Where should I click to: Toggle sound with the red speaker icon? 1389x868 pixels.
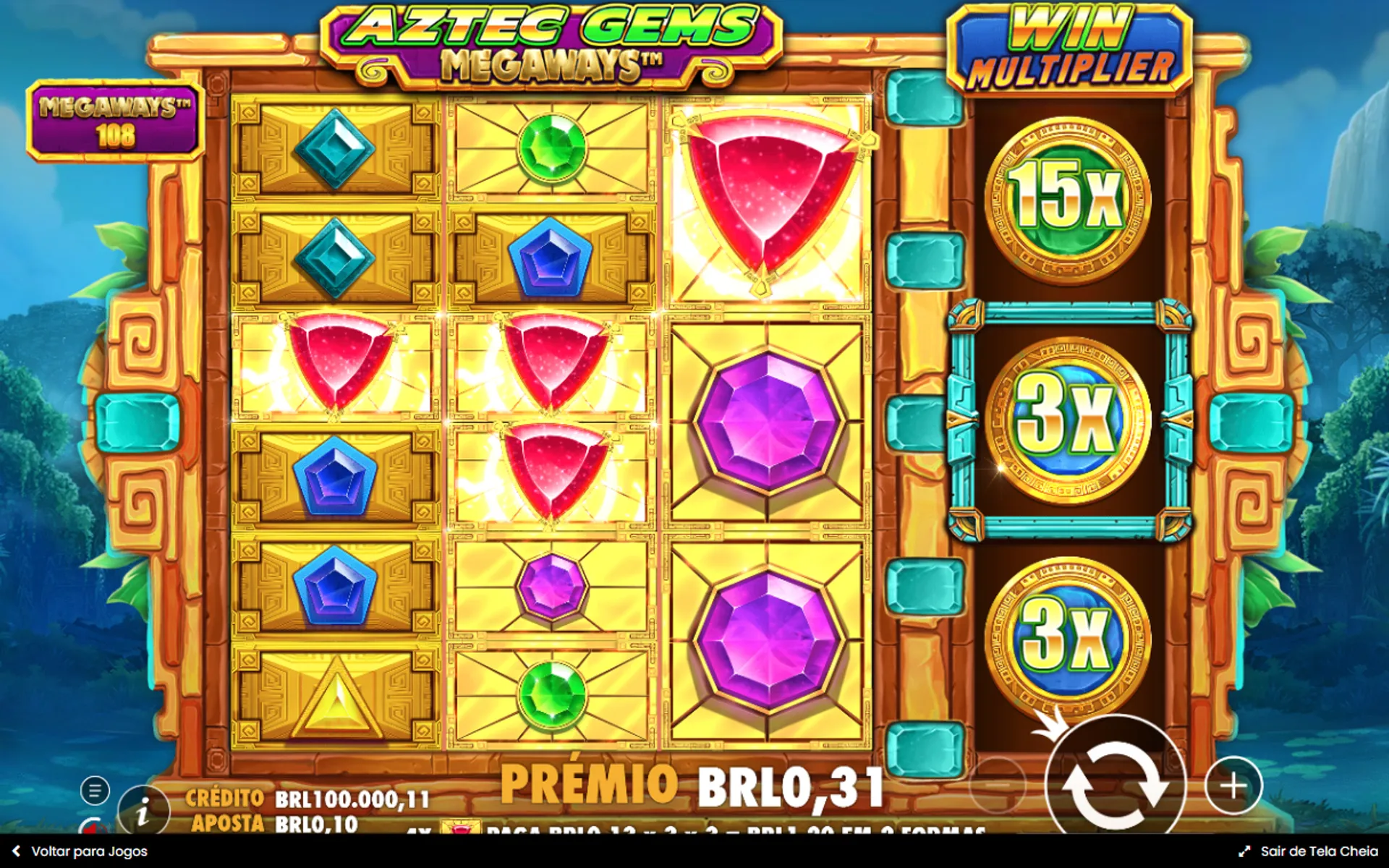click(x=93, y=827)
